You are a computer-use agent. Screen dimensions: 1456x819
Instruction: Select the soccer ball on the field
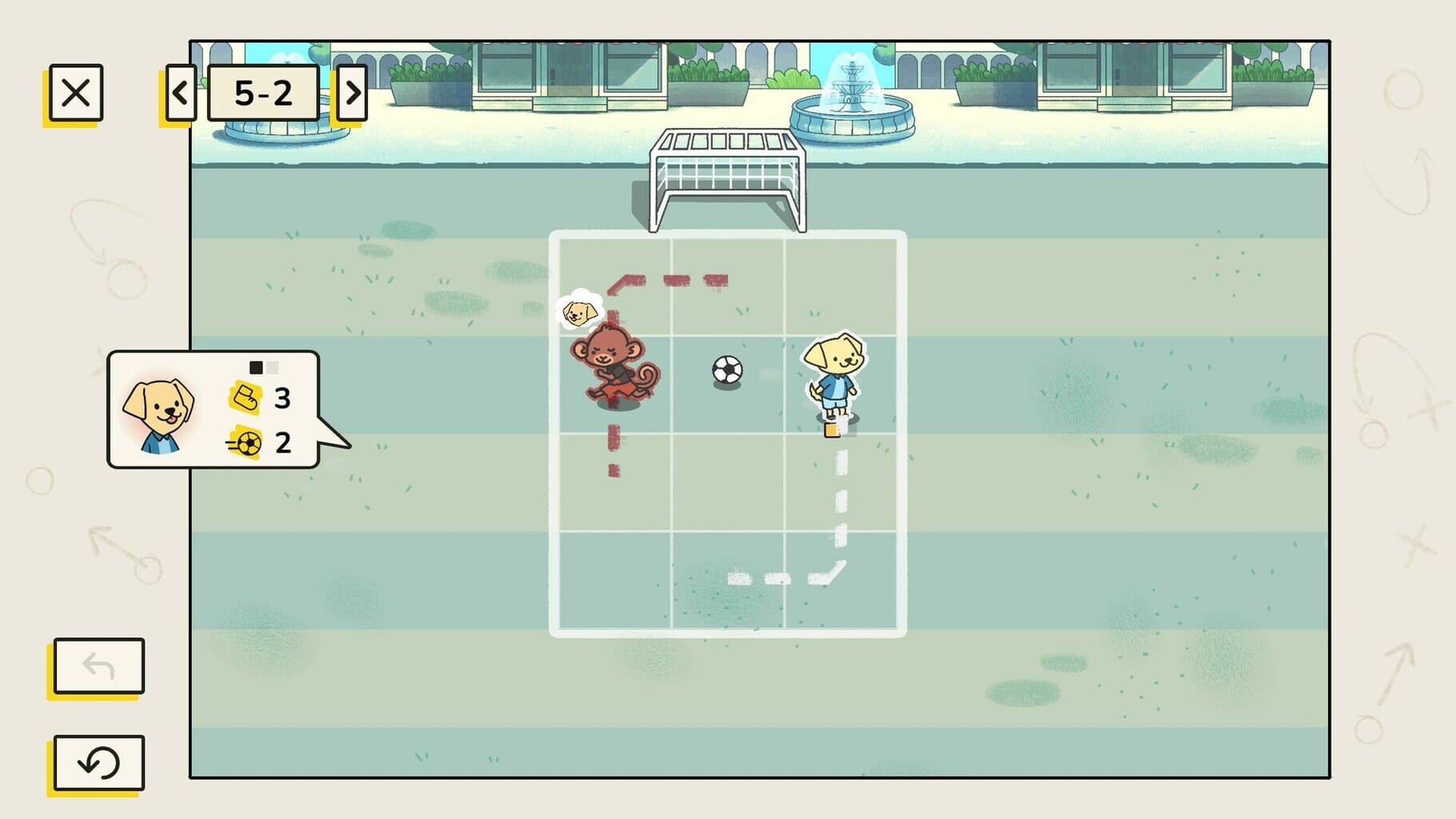click(726, 369)
